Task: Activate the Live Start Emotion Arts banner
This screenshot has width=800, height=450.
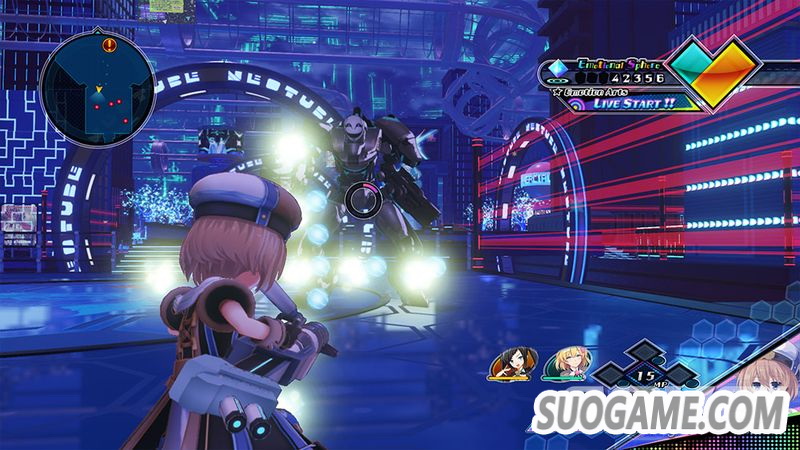Action: [x=633, y=101]
